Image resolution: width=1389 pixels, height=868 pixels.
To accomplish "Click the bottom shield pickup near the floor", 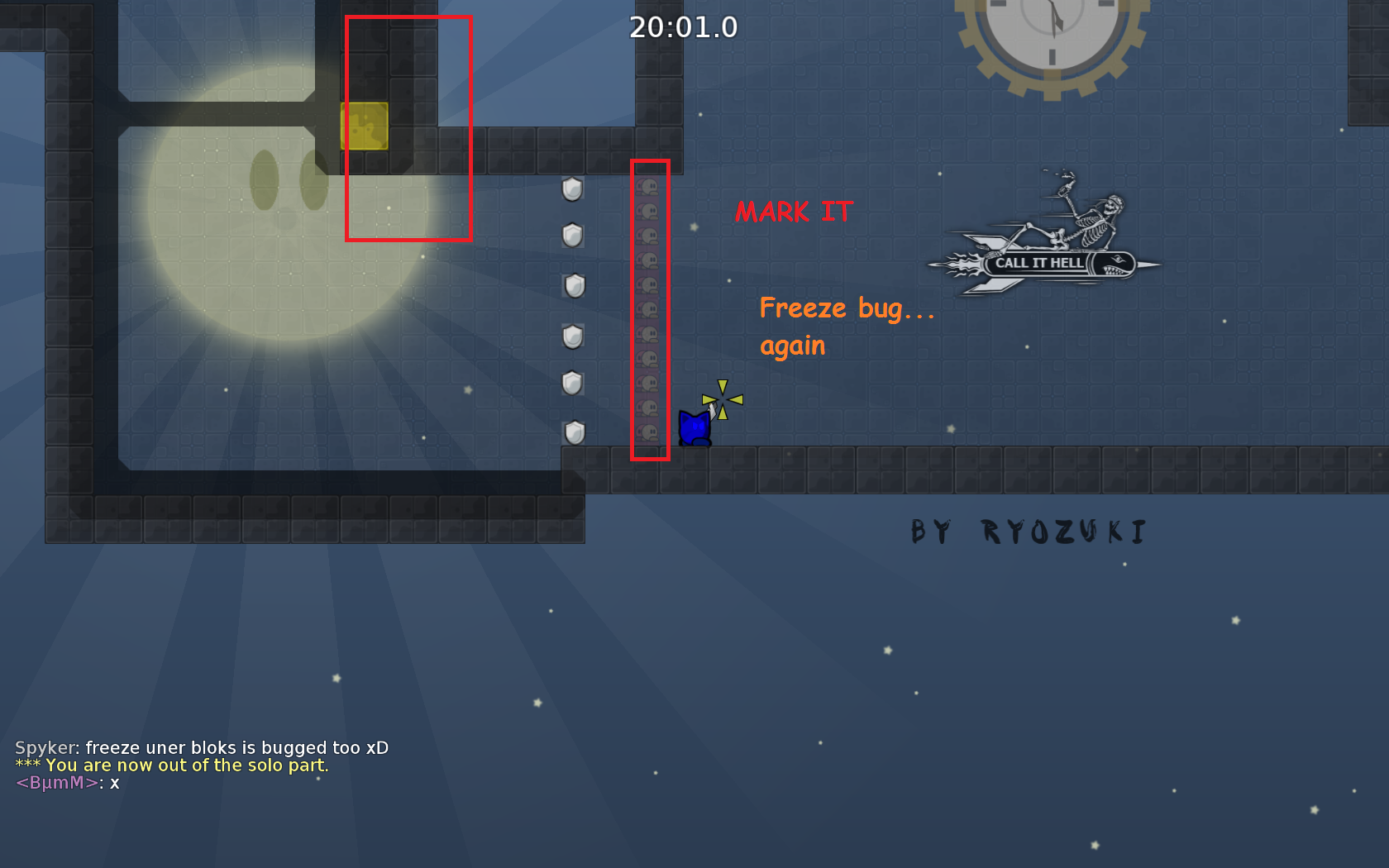I will pyautogui.click(x=573, y=432).
